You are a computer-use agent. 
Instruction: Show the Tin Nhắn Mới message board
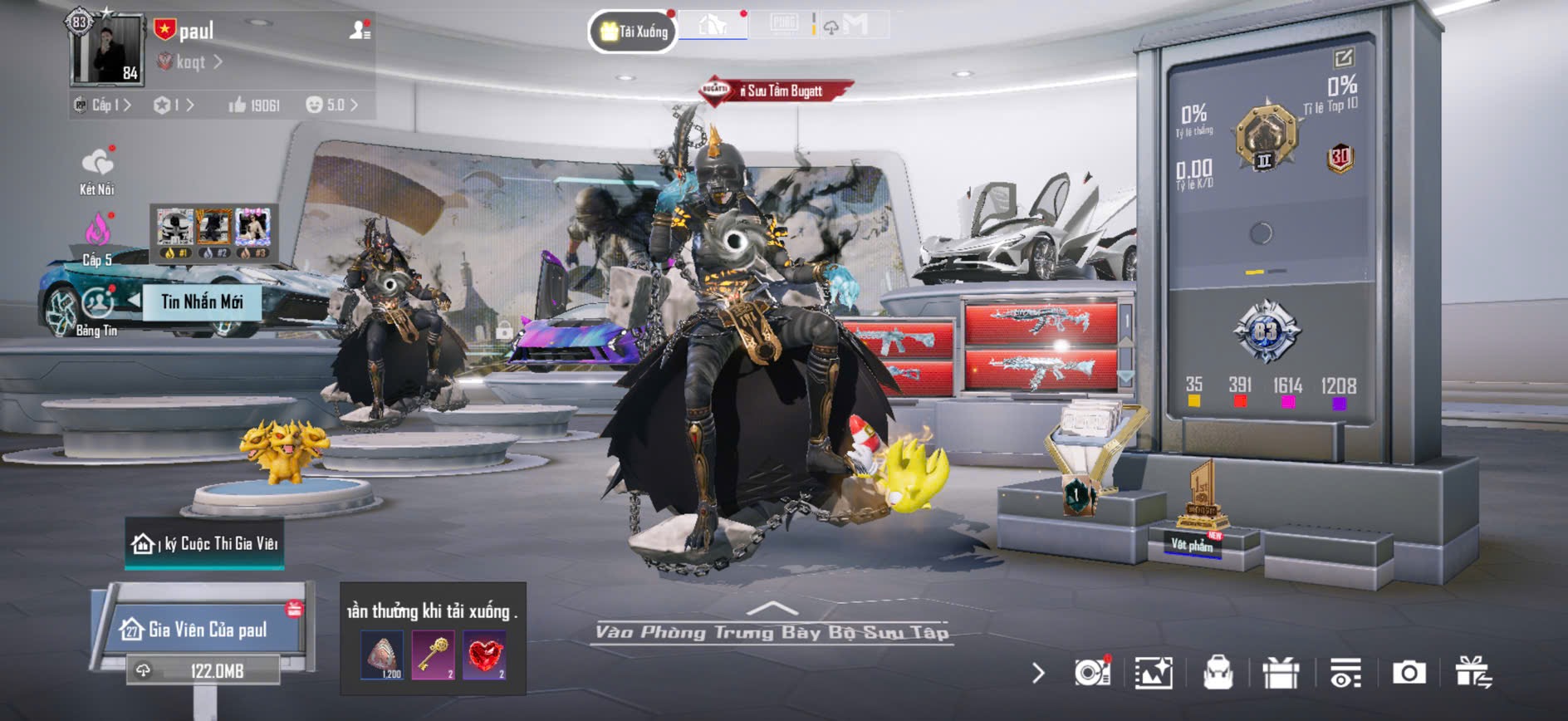[x=202, y=302]
